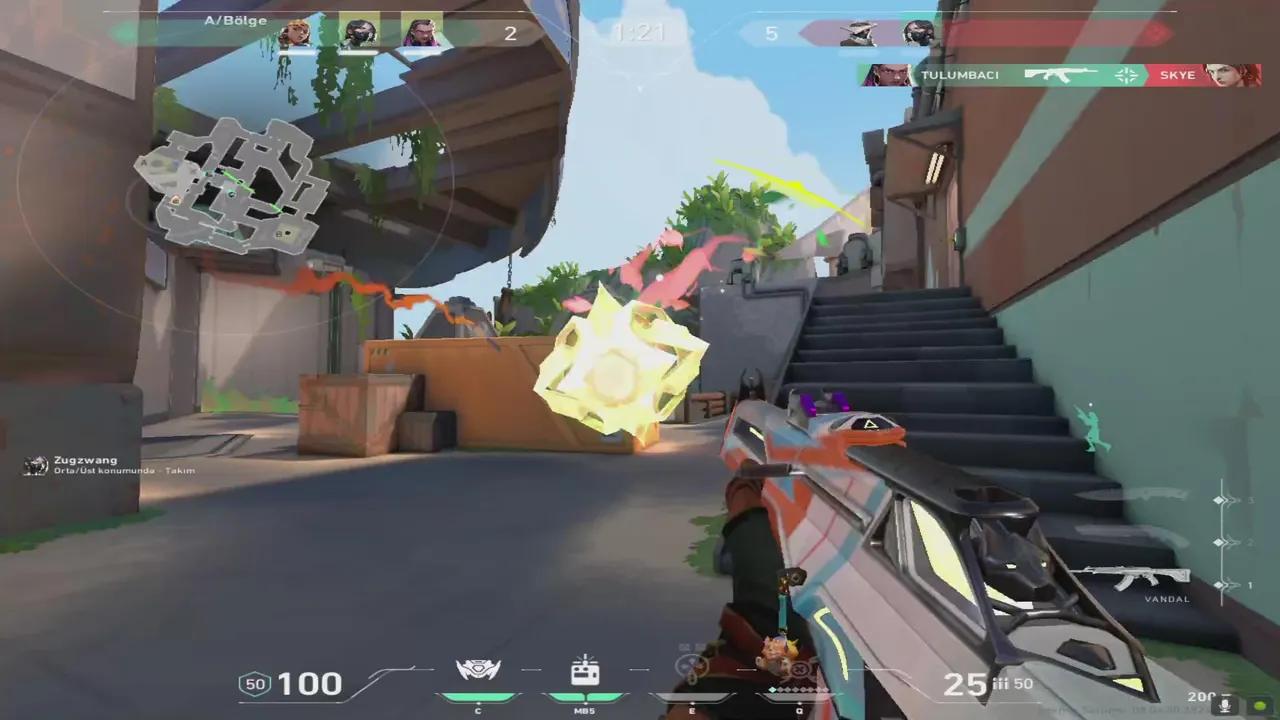The width and height of the screenshot is (1280, 720).
Task: Click the Blast Pack ability icon labeled MB5
Action: pos(585,668)
